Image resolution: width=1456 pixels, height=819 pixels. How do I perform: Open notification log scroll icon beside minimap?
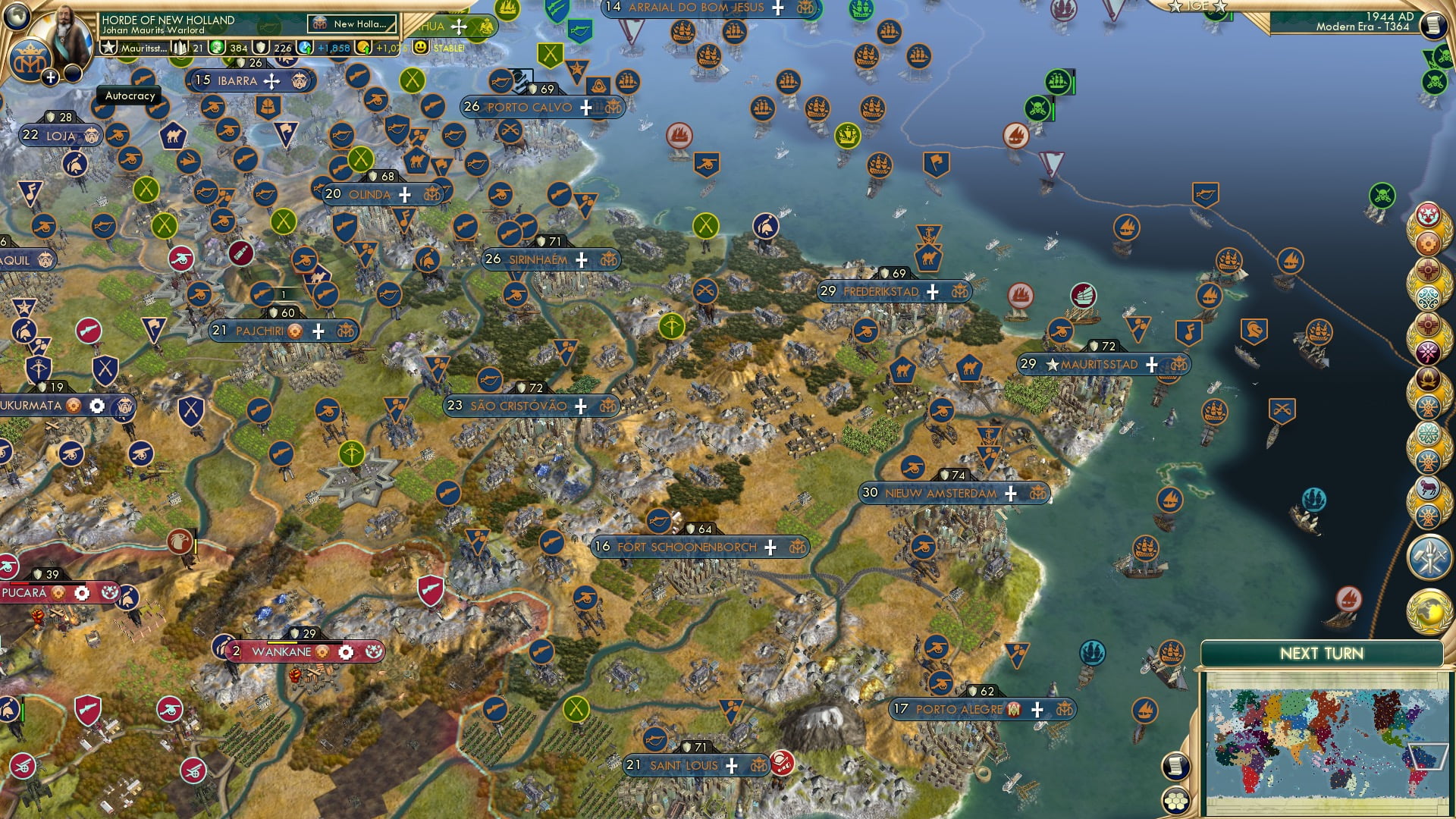click(1175, 767)
